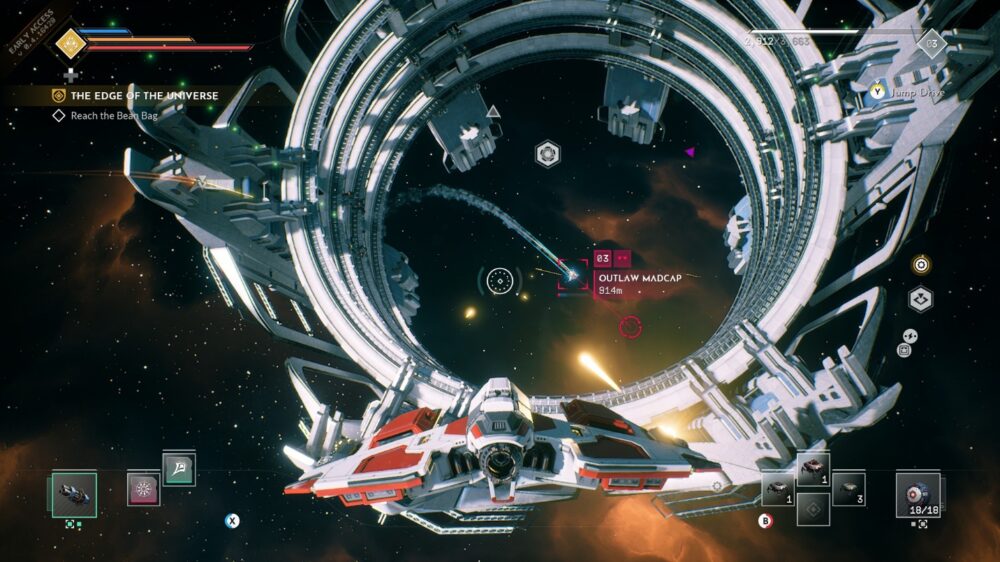Click the white hexagon status icon
Viewport: 1000px width, 562px height.
tap(921, 298)
